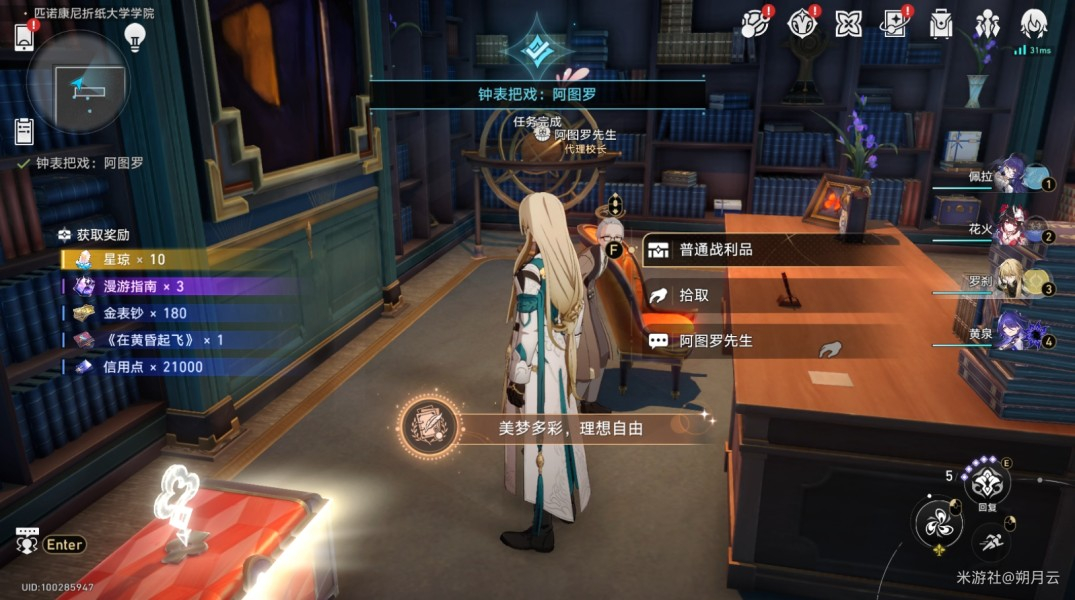Open the character head icon

1033,23
